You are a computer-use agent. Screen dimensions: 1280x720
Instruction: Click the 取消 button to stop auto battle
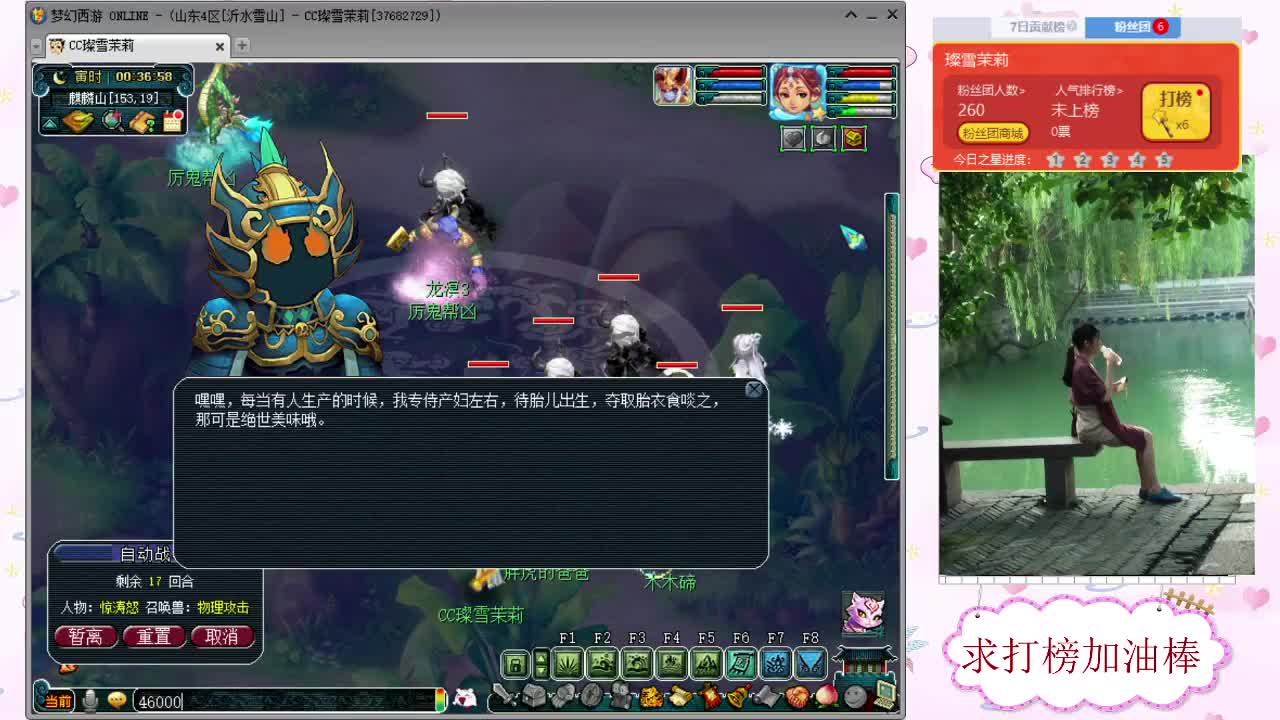(x=222, y=636)
